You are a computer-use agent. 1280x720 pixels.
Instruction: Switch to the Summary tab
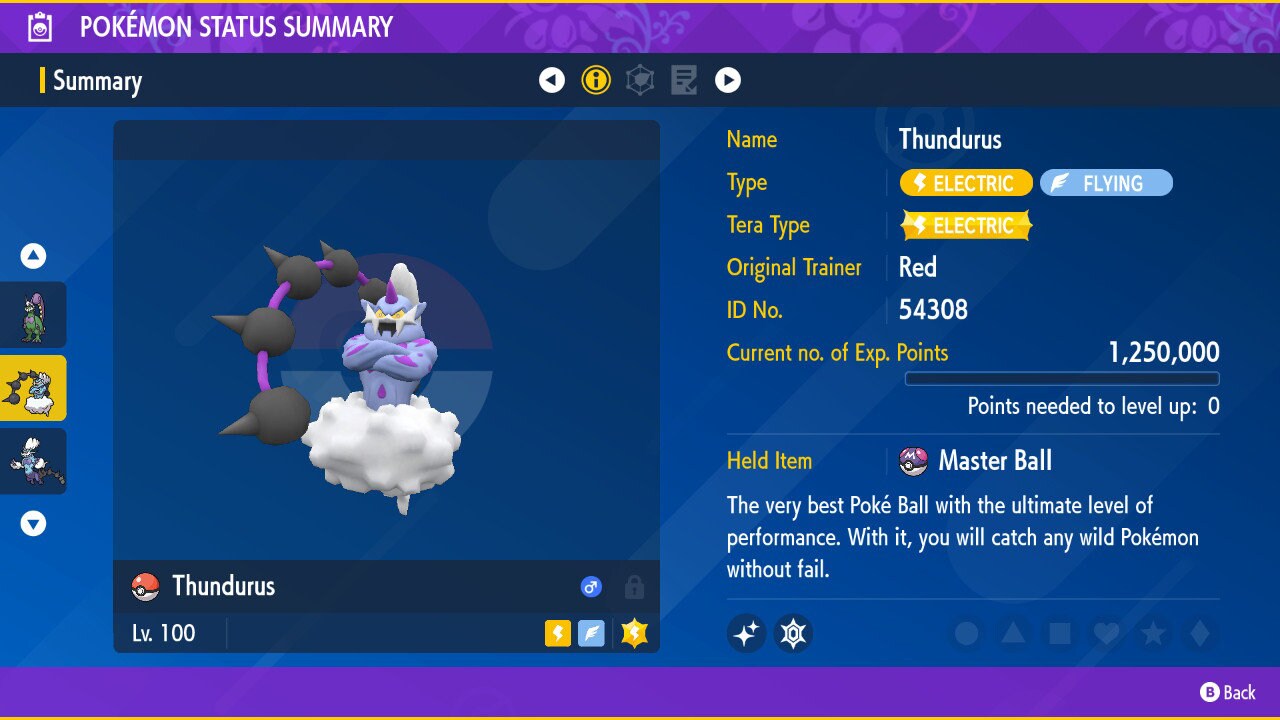97,80
